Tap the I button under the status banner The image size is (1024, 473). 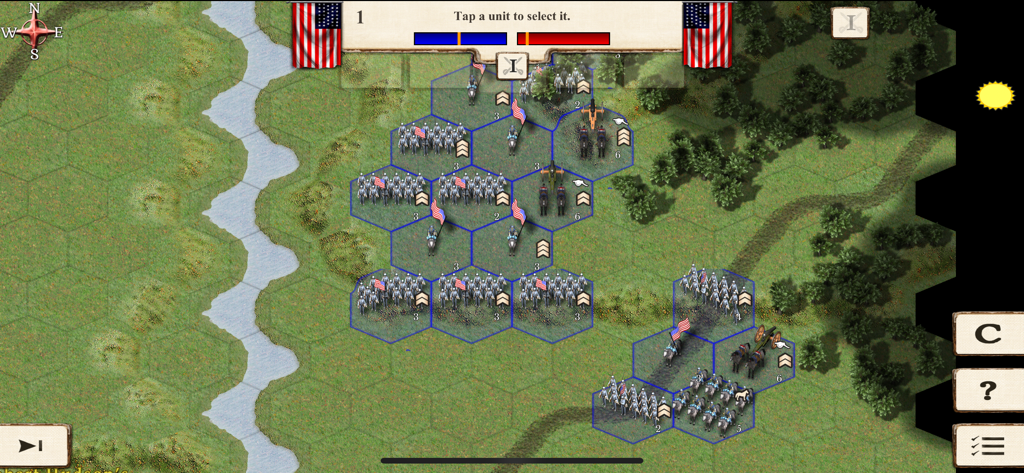512,67
